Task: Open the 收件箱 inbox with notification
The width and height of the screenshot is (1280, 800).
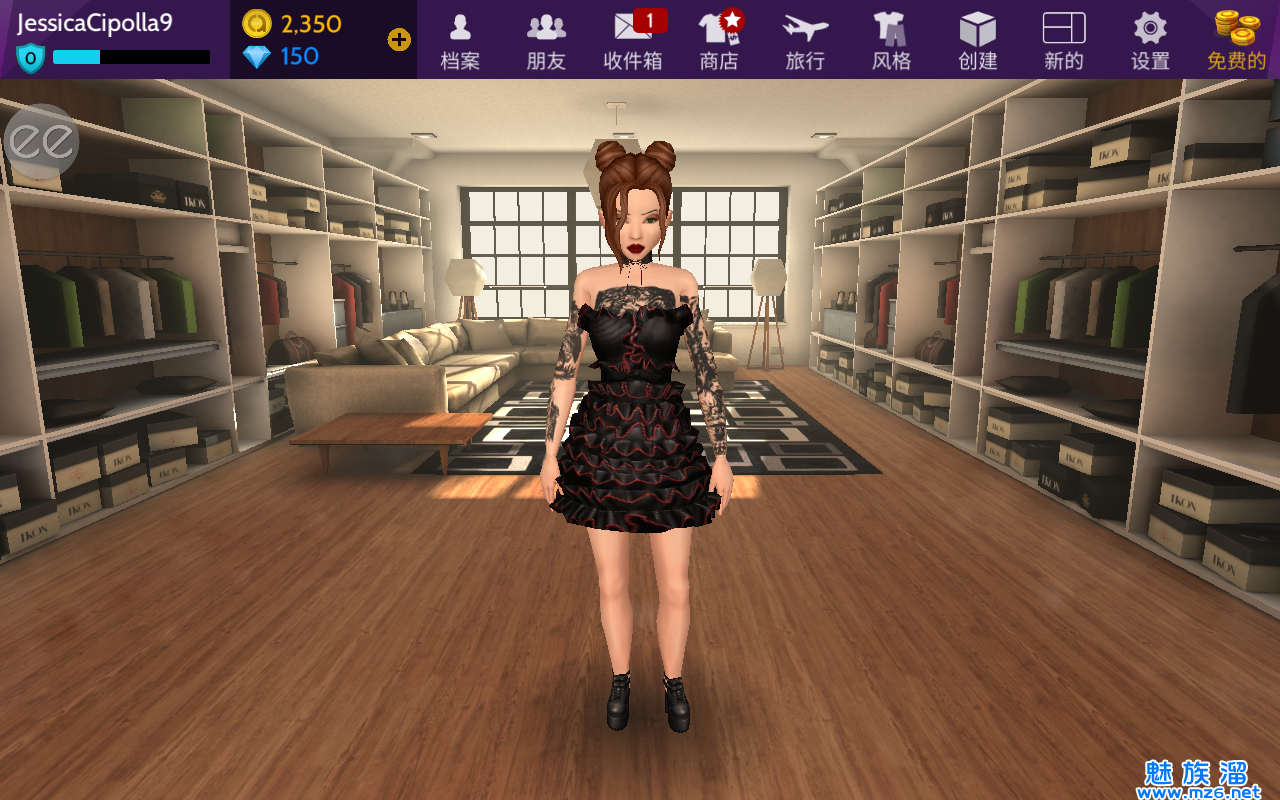Action: 633,40
